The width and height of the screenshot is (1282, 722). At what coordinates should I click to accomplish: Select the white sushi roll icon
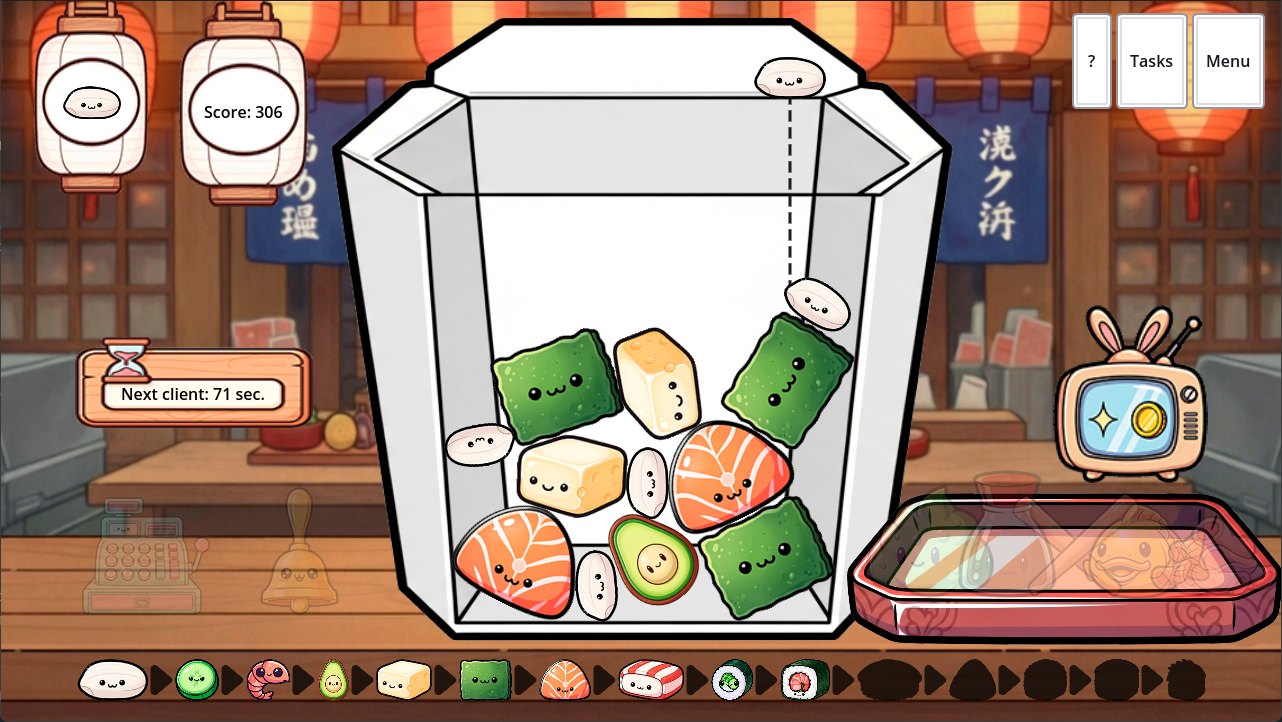click(650, 678)
